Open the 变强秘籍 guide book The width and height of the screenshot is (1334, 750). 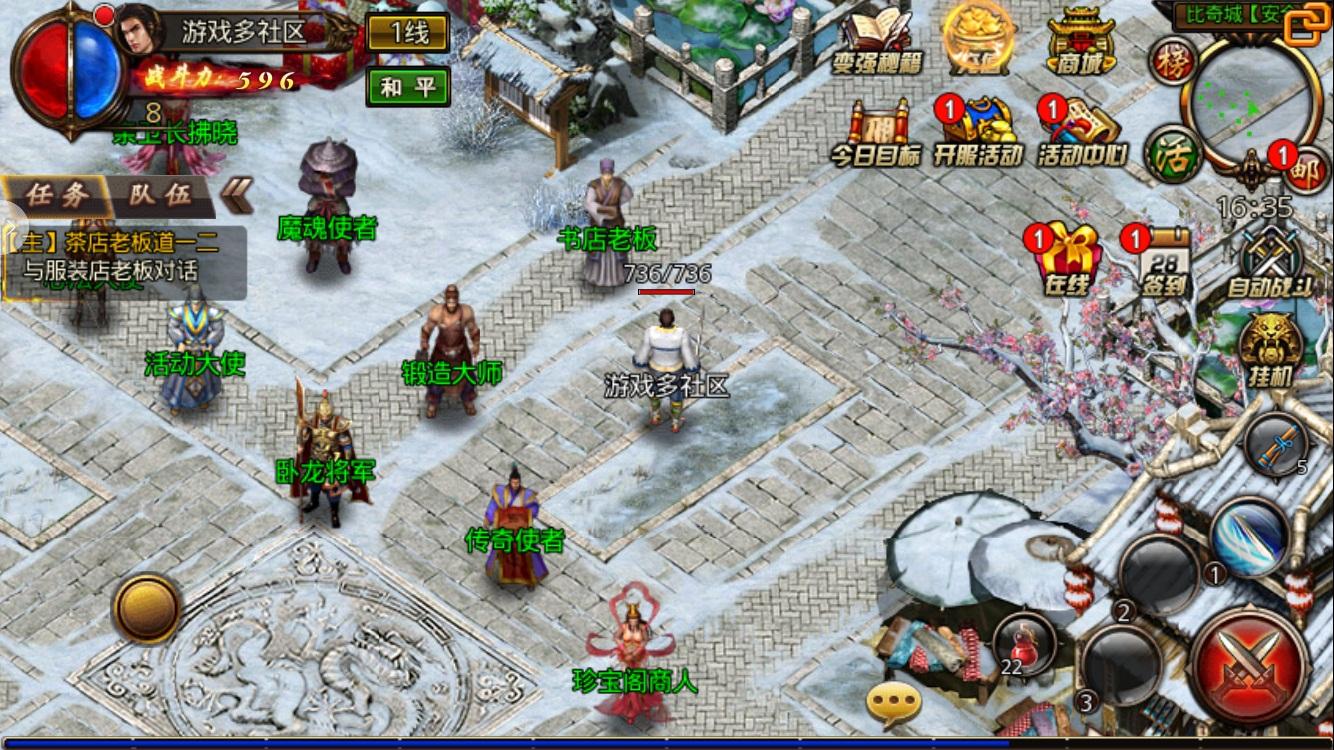tap(877, 40)
